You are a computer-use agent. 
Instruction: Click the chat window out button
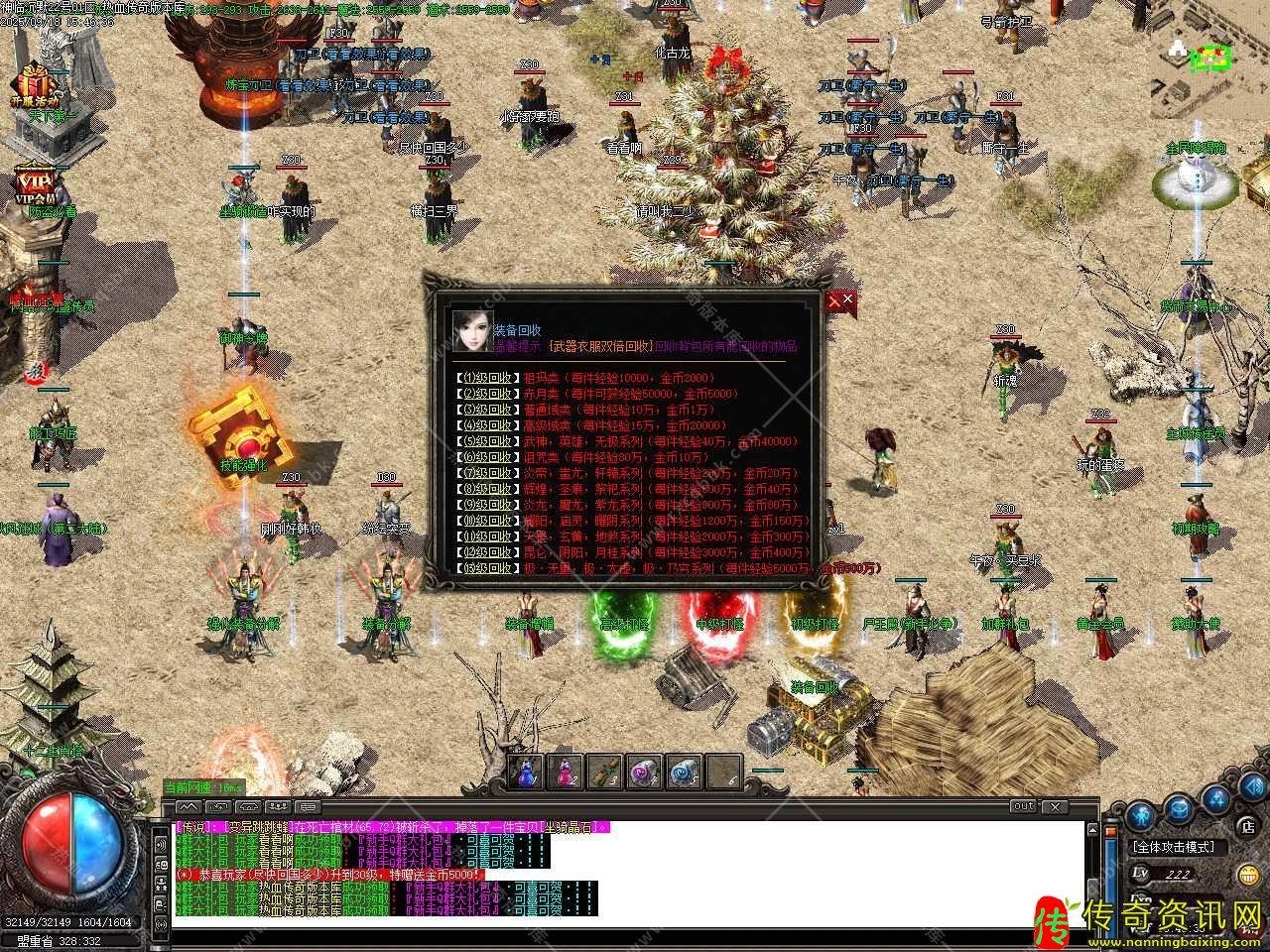(1024, 806)
